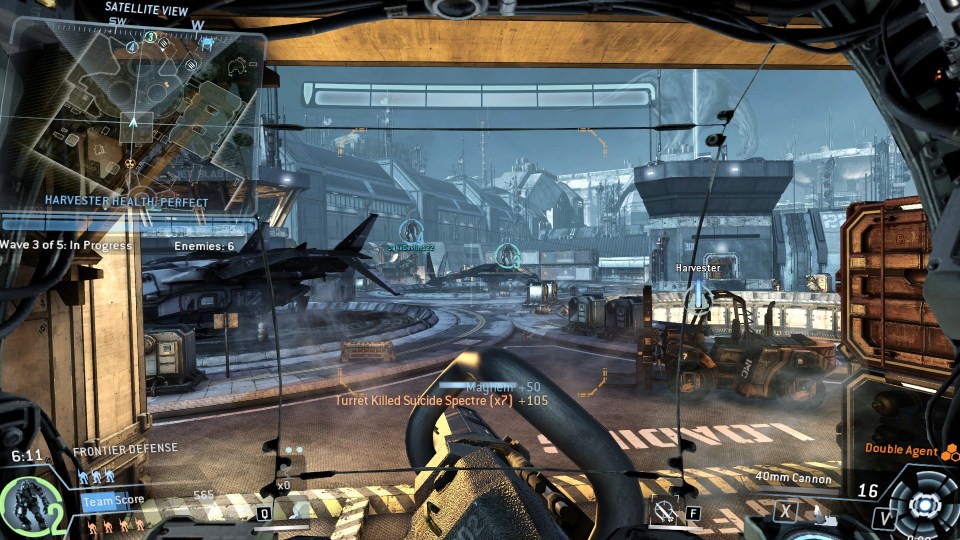Activate the Double Agent burn card icon
The width and height of the screenshot is (960, 540).
coord(948,451)
